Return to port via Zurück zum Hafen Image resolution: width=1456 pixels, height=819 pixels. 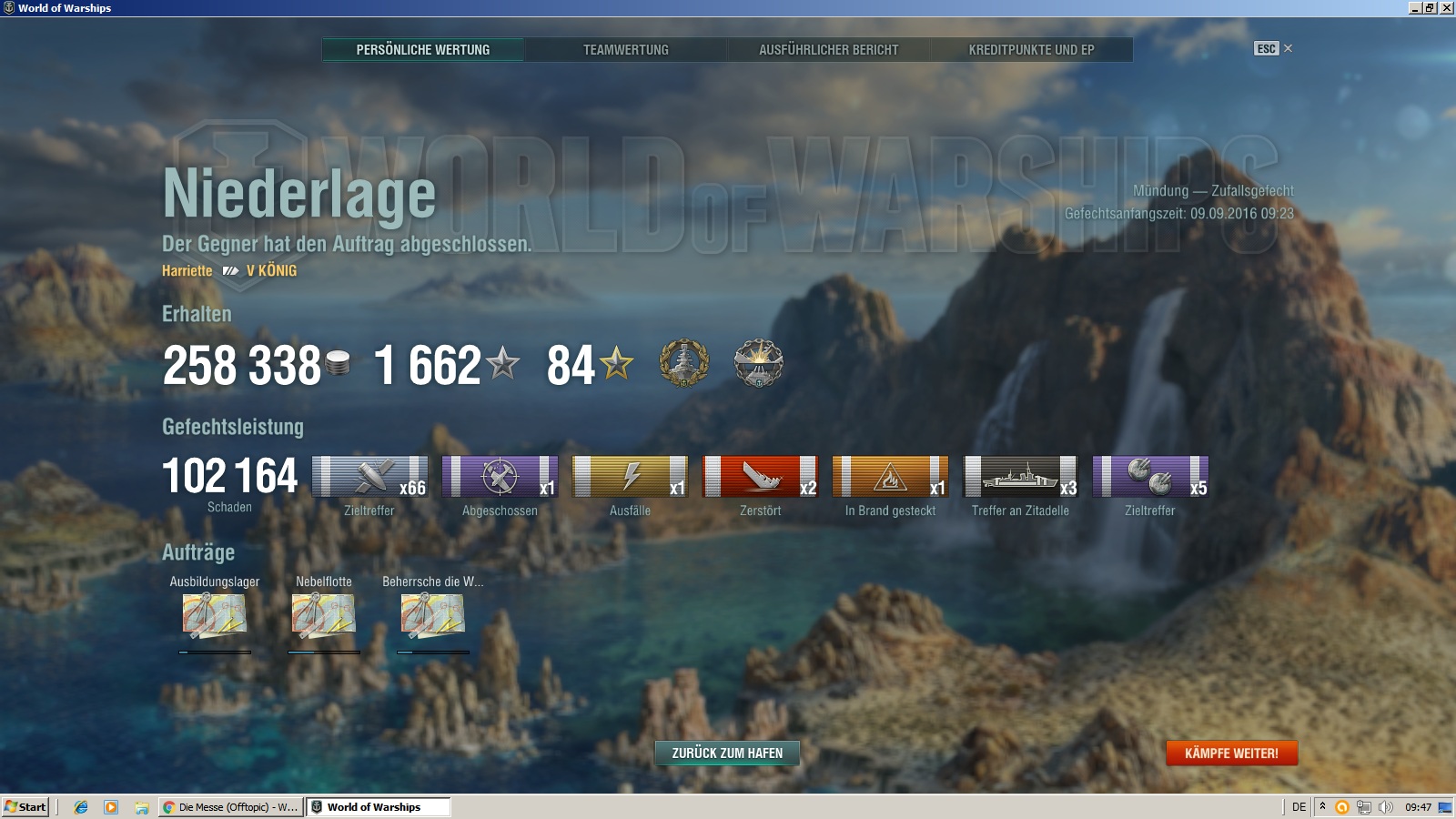tap(727, 753)
